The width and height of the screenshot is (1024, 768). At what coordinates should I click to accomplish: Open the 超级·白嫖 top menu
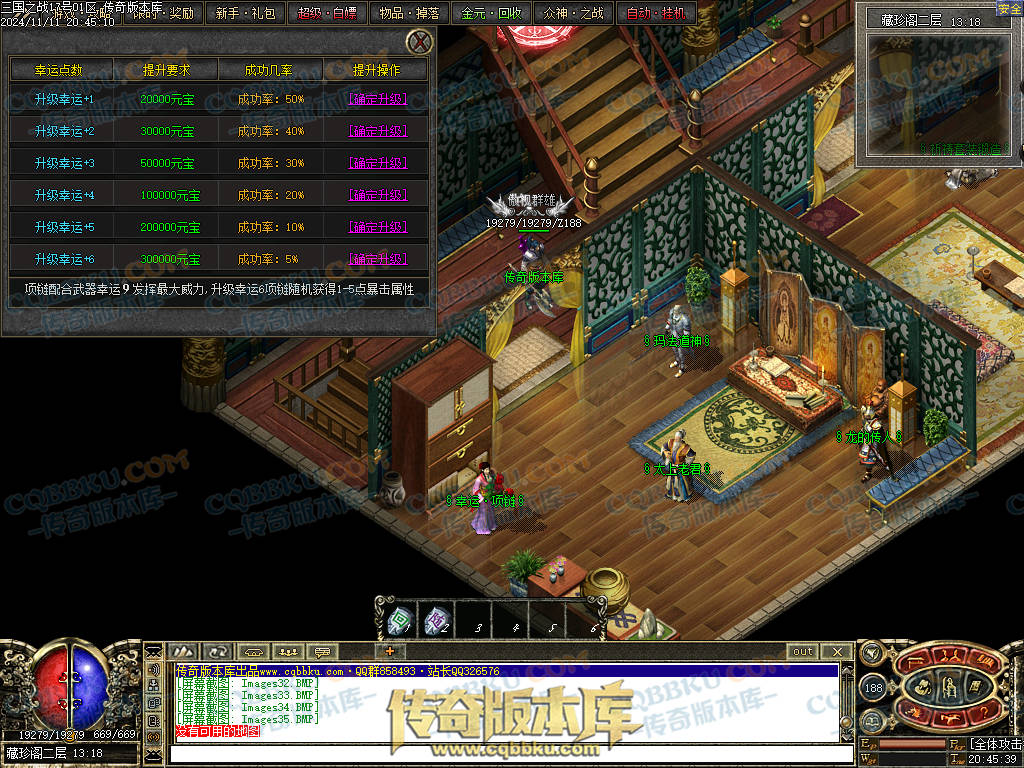coord(327,13)
